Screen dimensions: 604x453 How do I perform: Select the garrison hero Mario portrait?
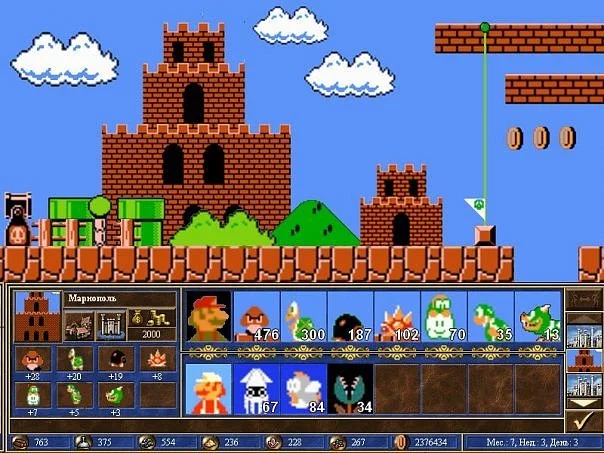208,316
